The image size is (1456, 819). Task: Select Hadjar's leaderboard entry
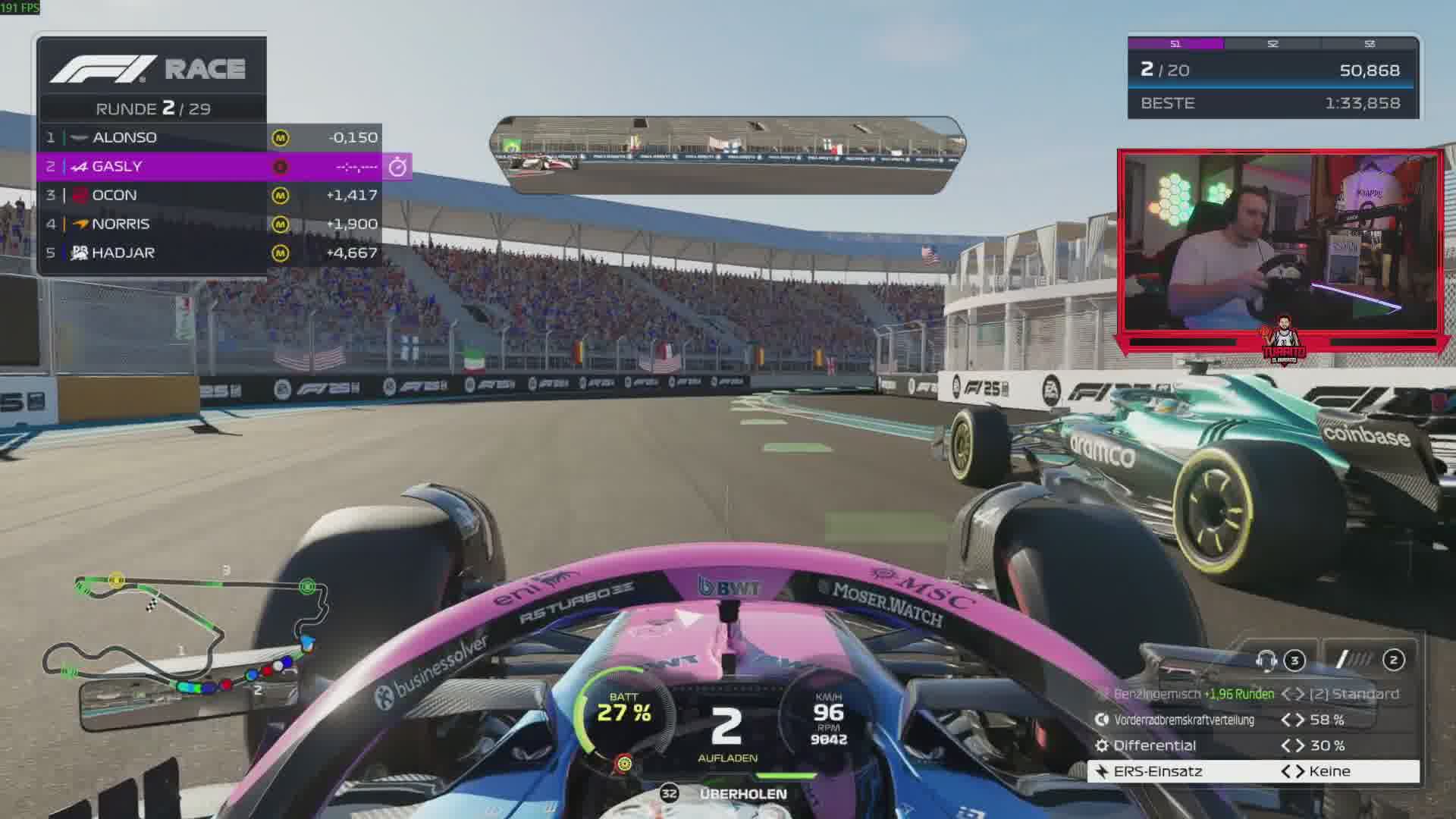click(x=209, y=253)
